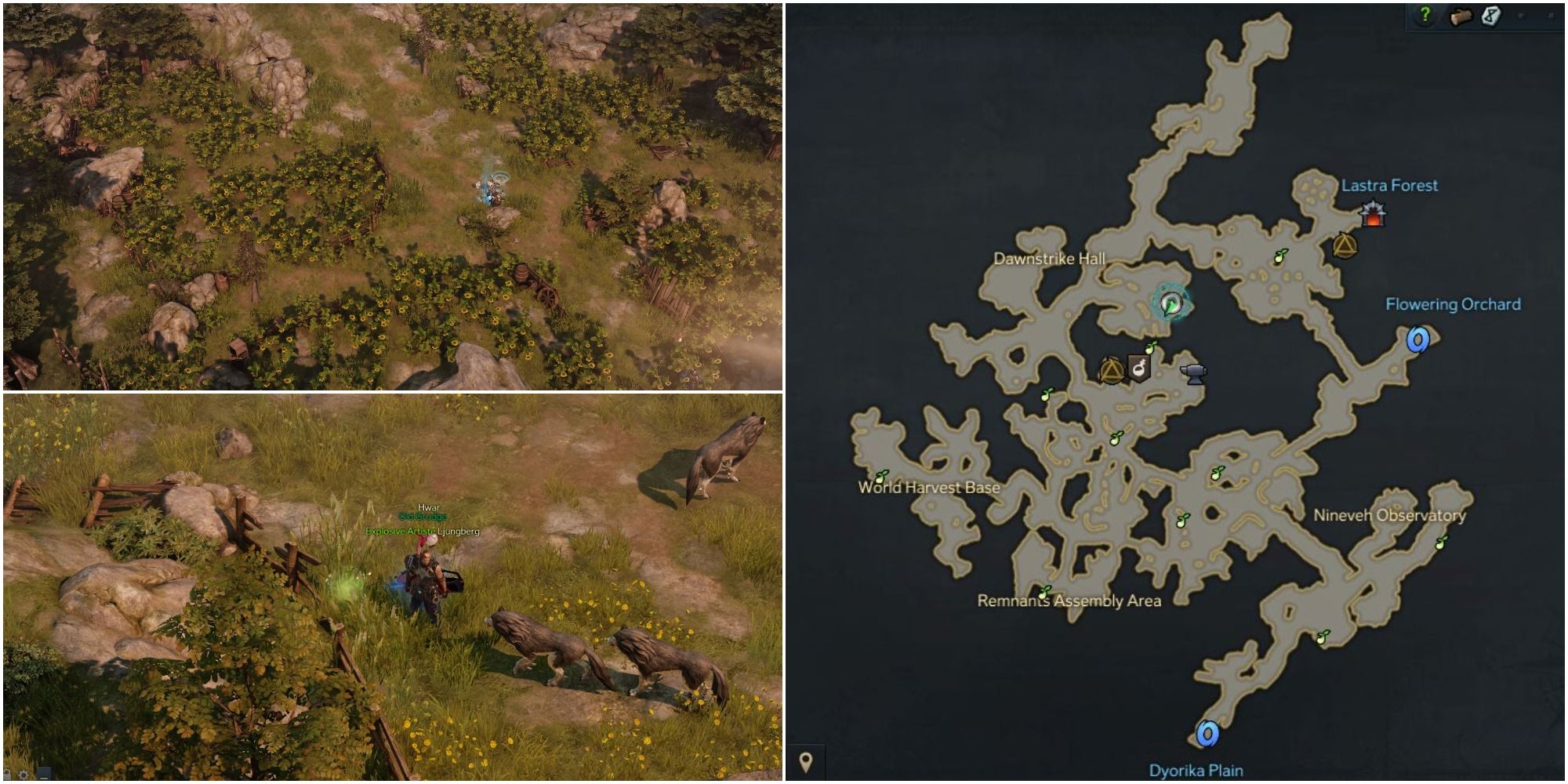Click the Triport icon beside Lastra Forest
This screenshot has height=784, width=1568.
[1345, 245]
